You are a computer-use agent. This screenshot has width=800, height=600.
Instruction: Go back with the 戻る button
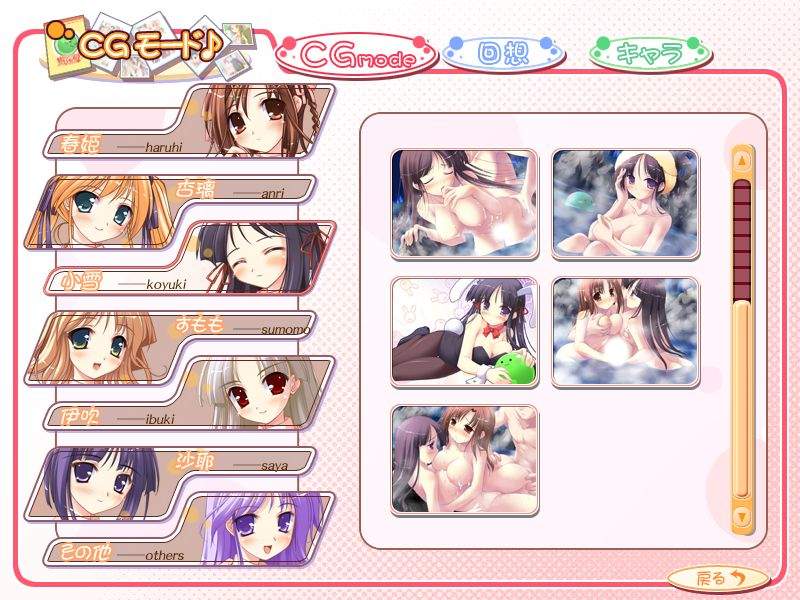pos(717,577)
